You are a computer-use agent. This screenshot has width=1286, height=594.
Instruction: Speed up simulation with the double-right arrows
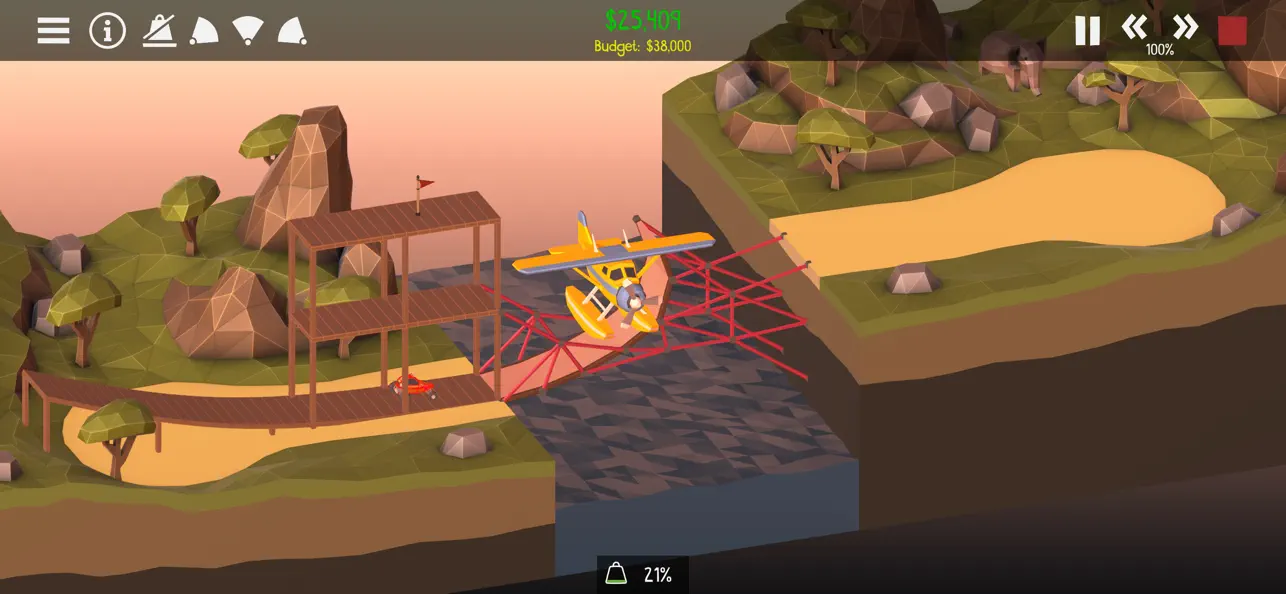tap(1185, 27)
